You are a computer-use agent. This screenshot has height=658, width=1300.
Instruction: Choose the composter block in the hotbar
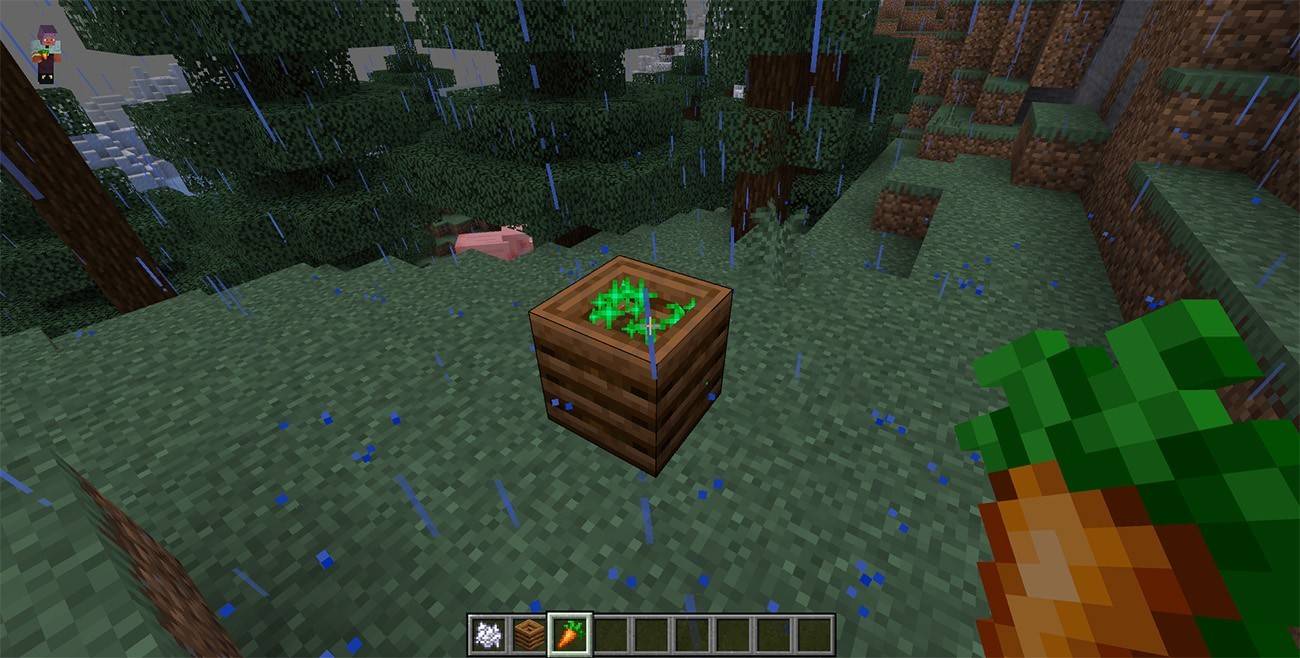529,634
